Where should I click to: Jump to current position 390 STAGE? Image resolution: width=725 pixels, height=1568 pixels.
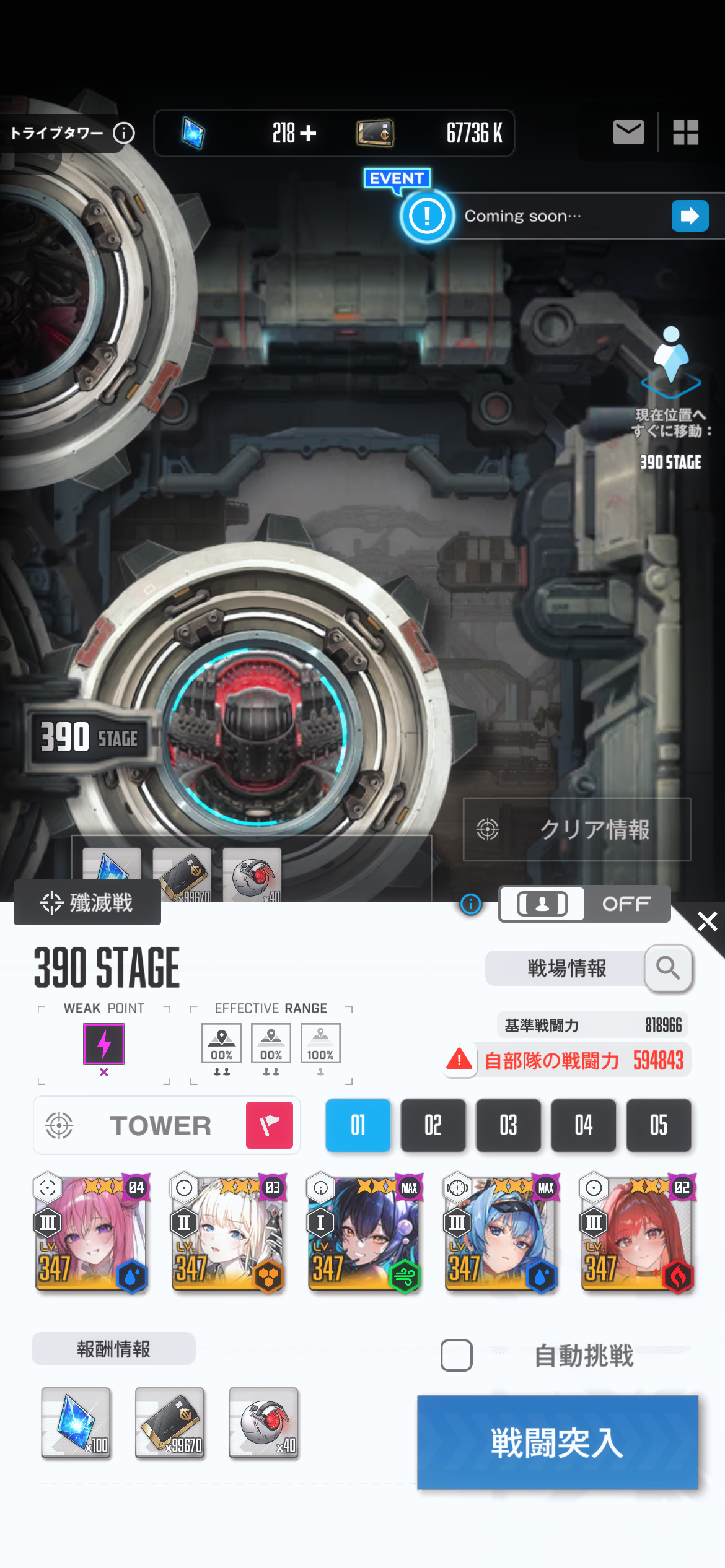click(671, 396)
